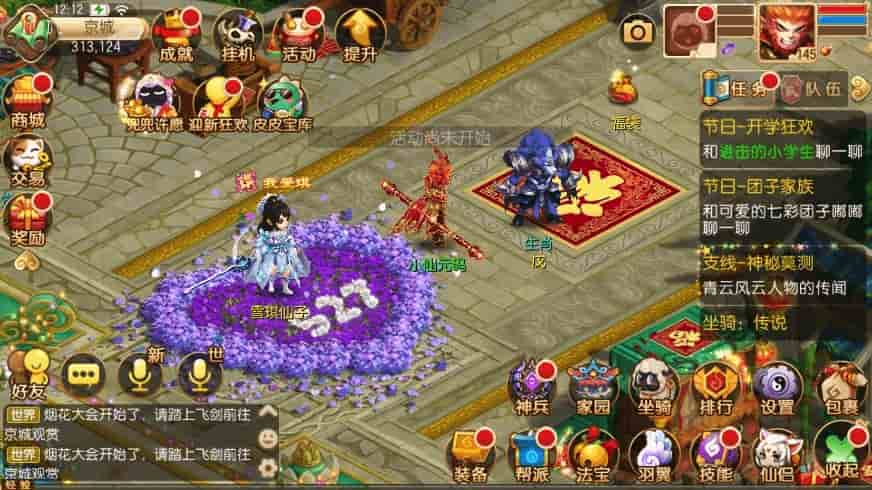
Task: Open the 交易 trade menu
Action: click(27, 160)
